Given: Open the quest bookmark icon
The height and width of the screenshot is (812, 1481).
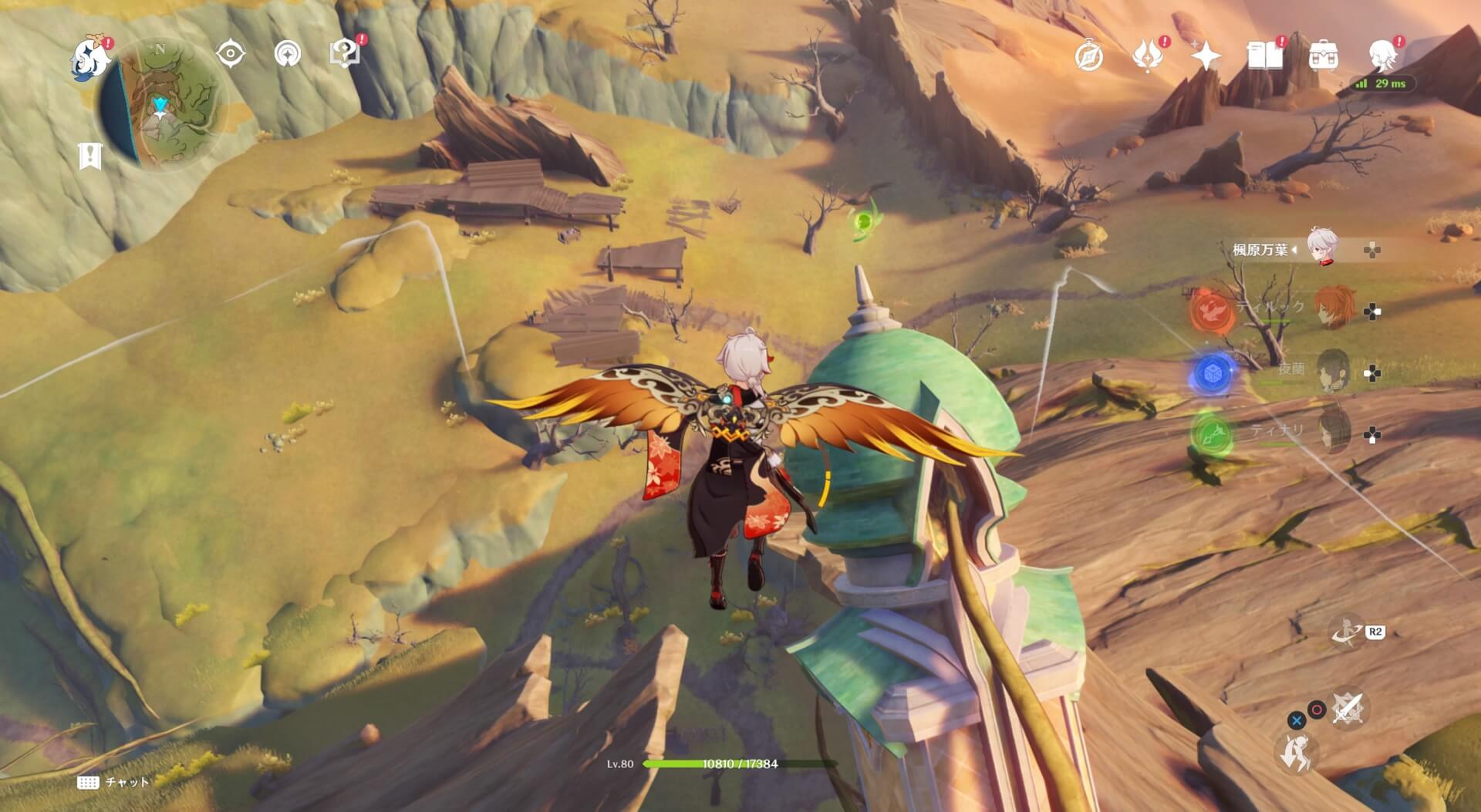Looking at the screenshot, I should tap(90, 156).
